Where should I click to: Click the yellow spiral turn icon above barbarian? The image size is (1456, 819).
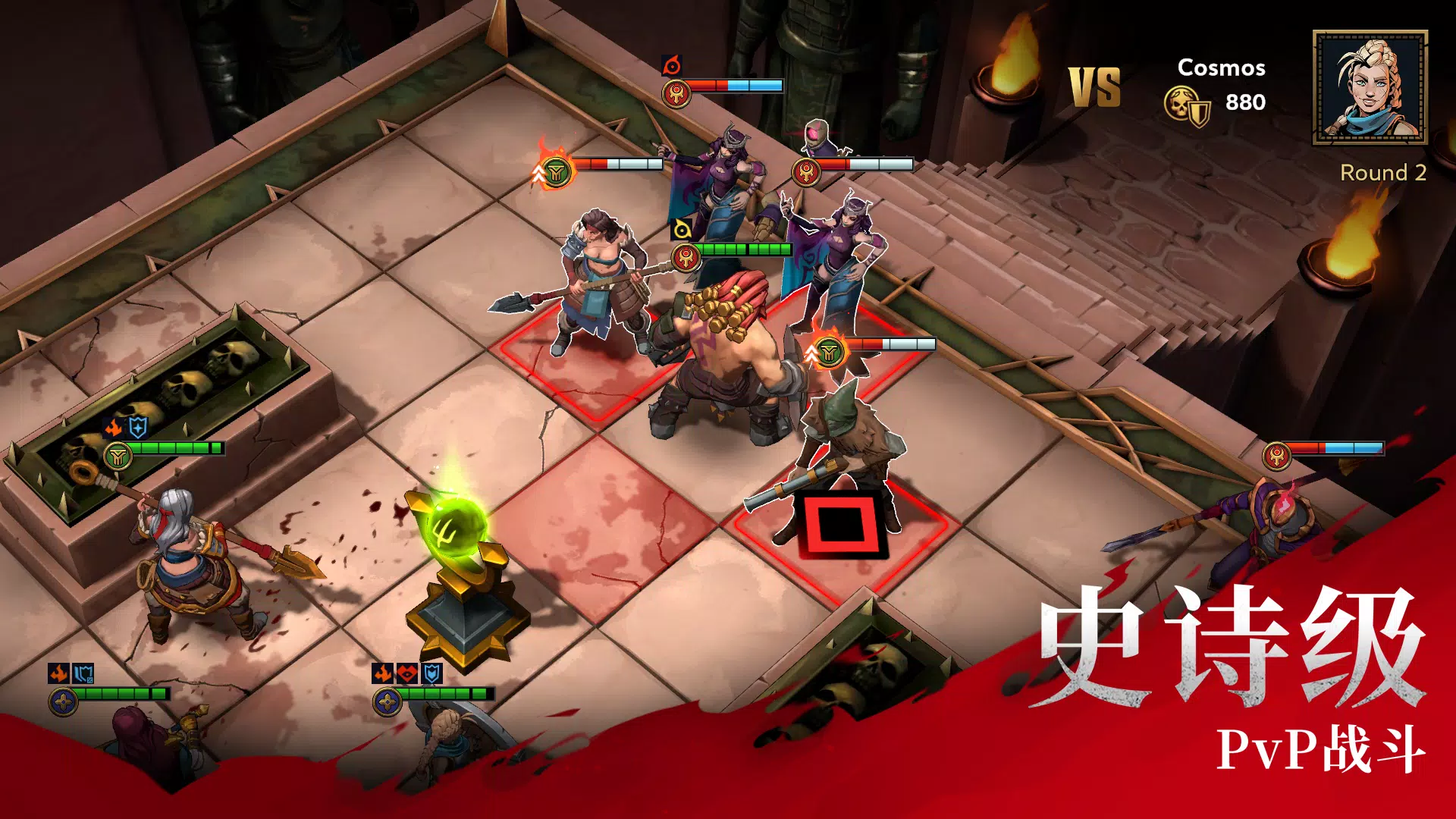pyautogui.click(x=680, y=230)
